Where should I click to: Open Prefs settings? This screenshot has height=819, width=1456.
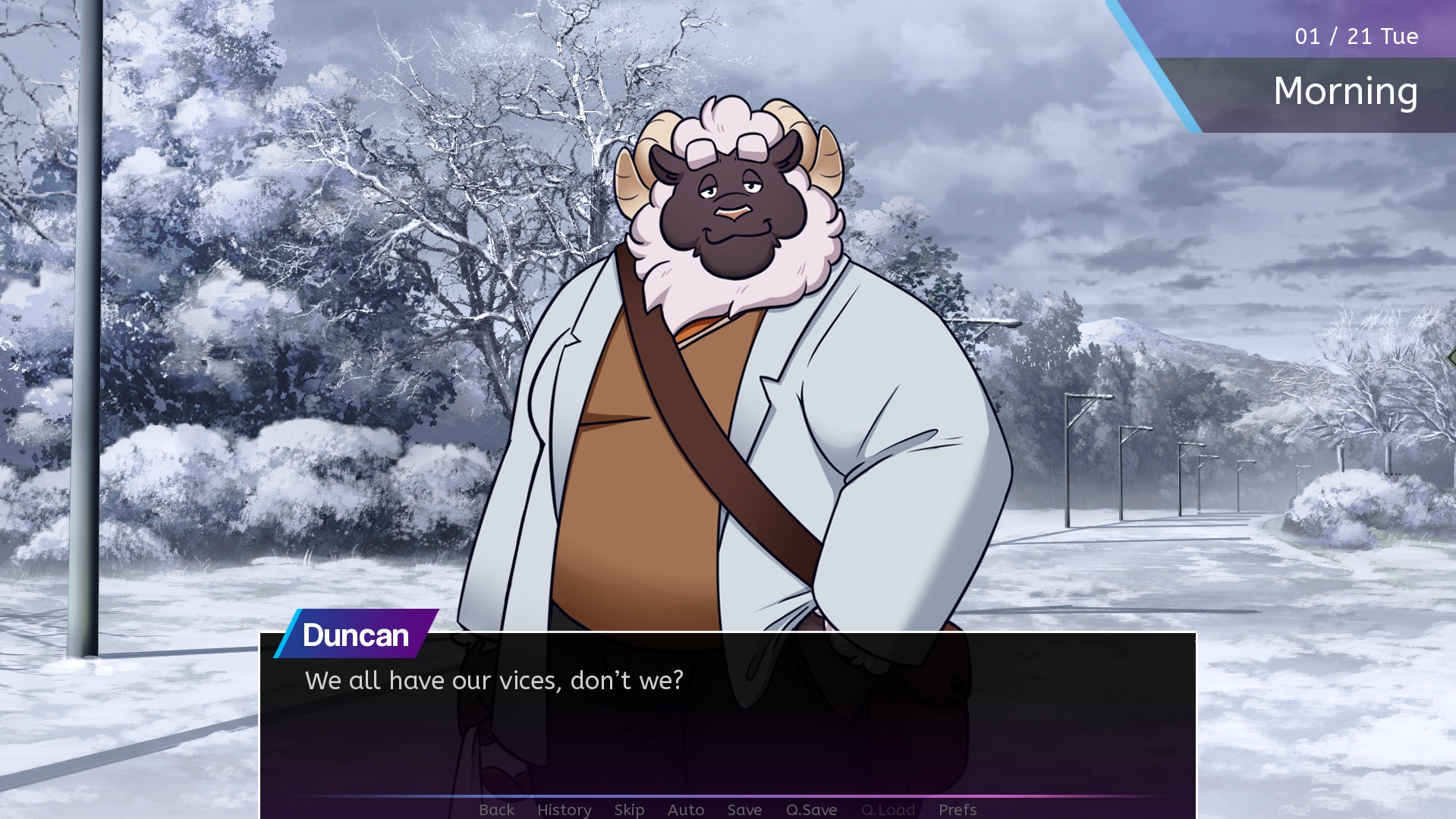[957, 809]
